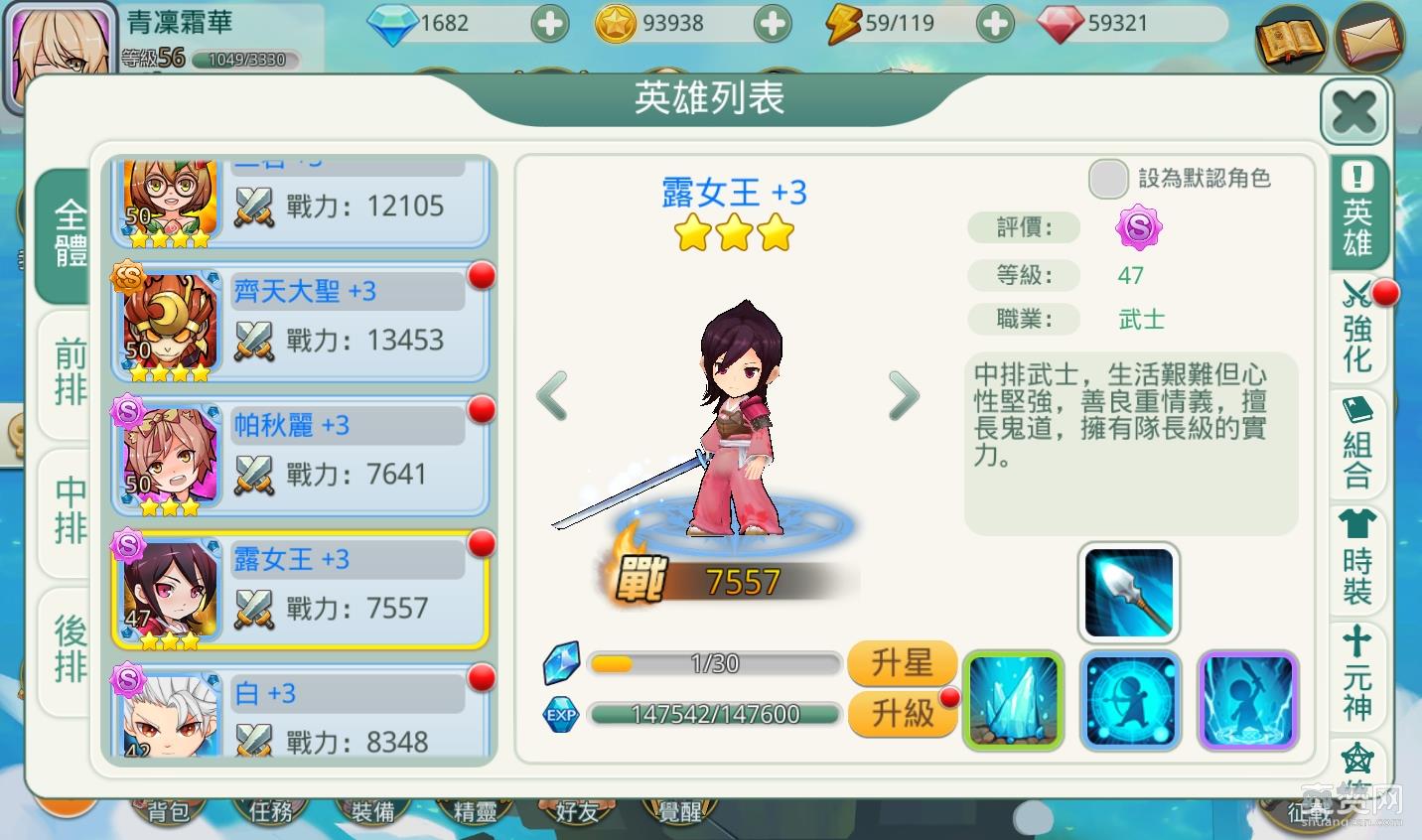
Task: Tick the 設為默認角色 checkbox
Action: [1108, 179]
